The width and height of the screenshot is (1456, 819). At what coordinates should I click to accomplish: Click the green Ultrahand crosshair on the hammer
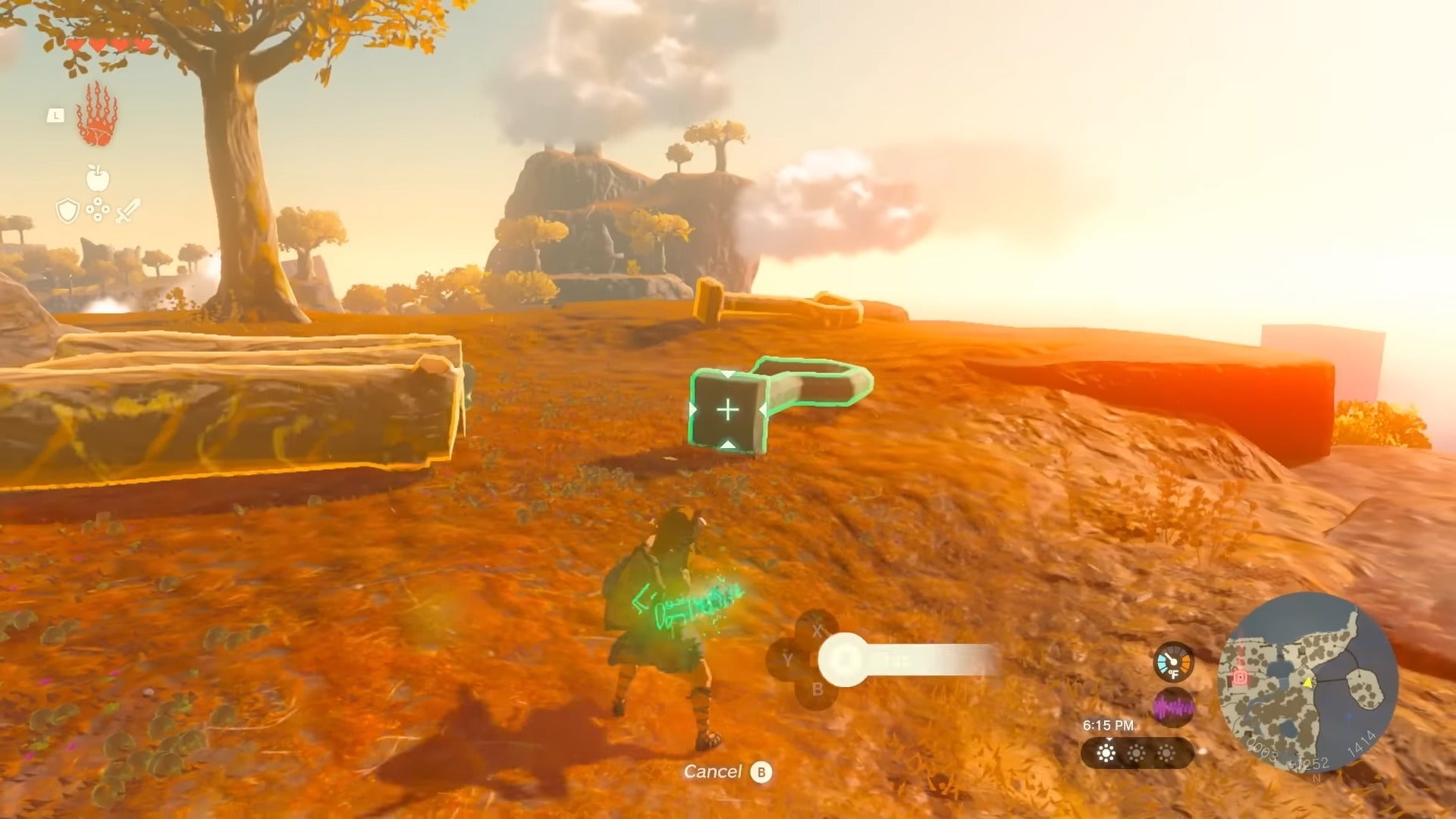728,409
